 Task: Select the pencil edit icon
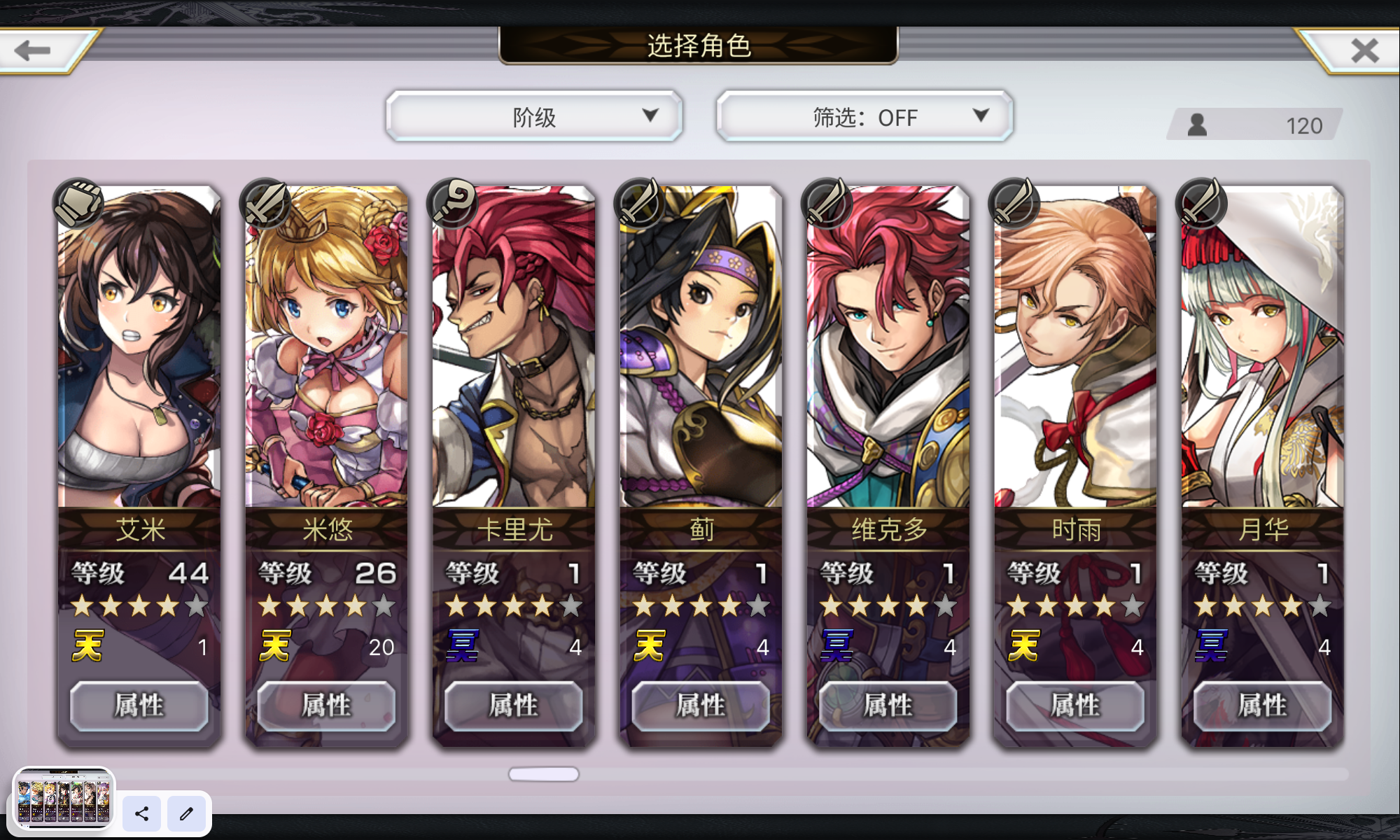click(186, 814)
